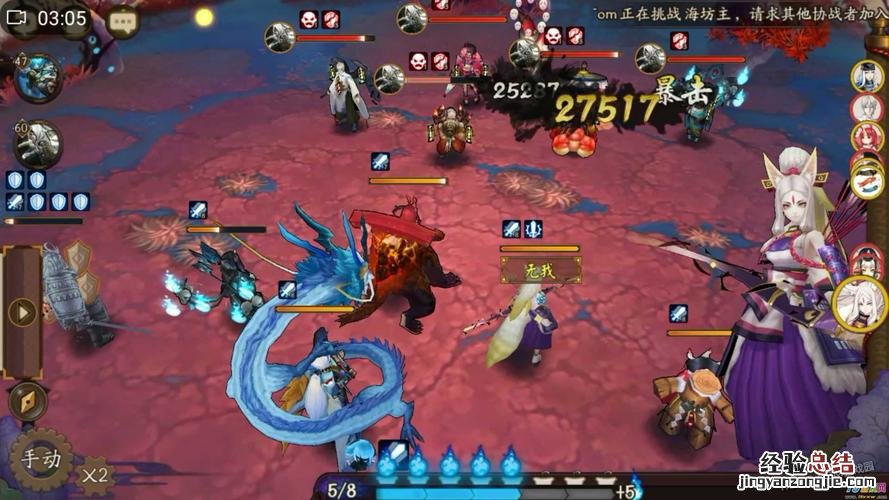This screenshot has height=500, width=889.
Task: Select the red-haired shikigami portrait in turn order
Action: click(x=864, y=136)
